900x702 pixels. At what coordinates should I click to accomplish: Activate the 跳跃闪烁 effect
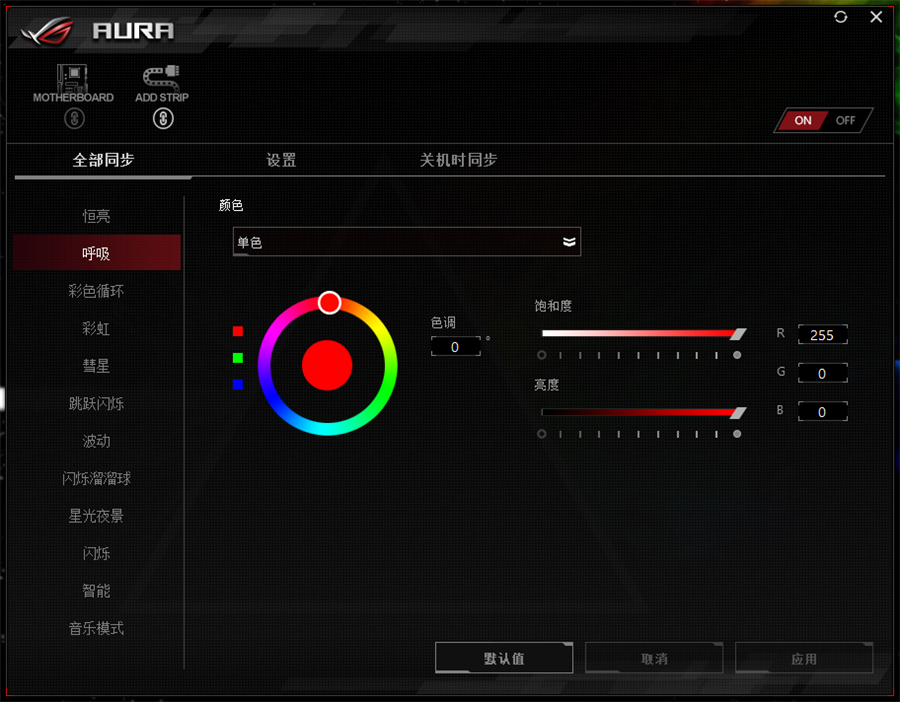pos(96,403)
